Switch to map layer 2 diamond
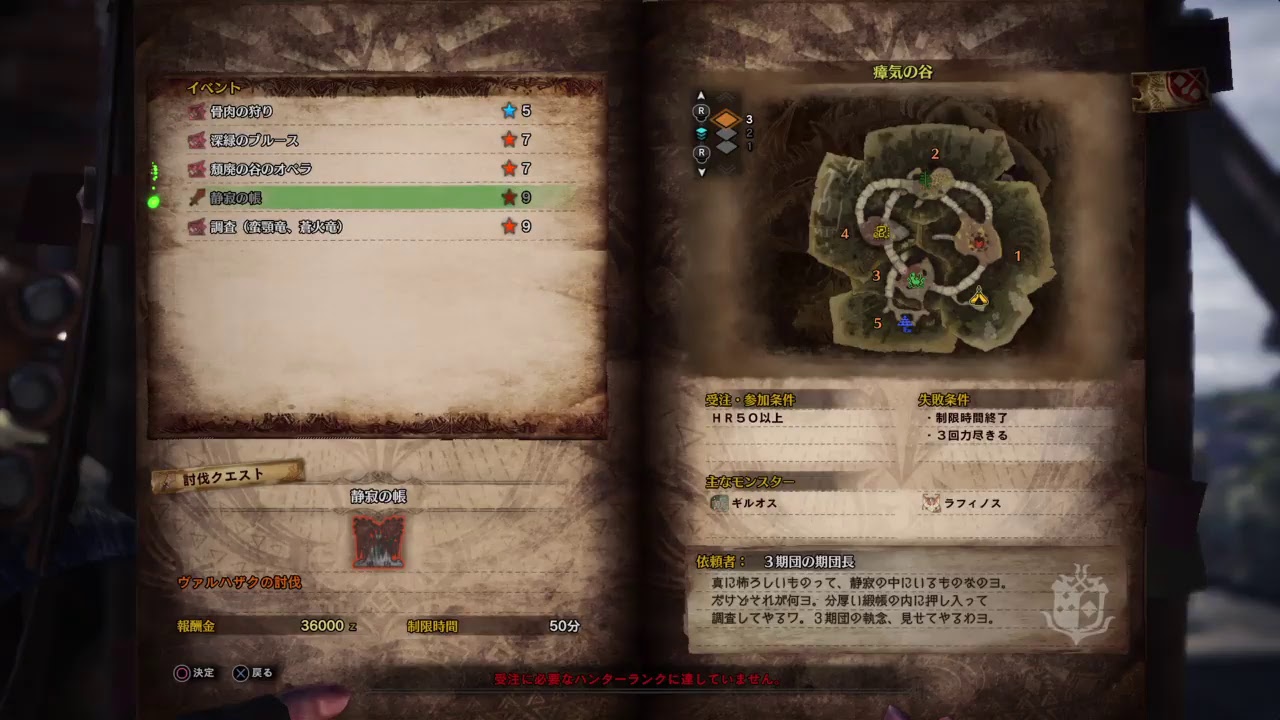 726,134
